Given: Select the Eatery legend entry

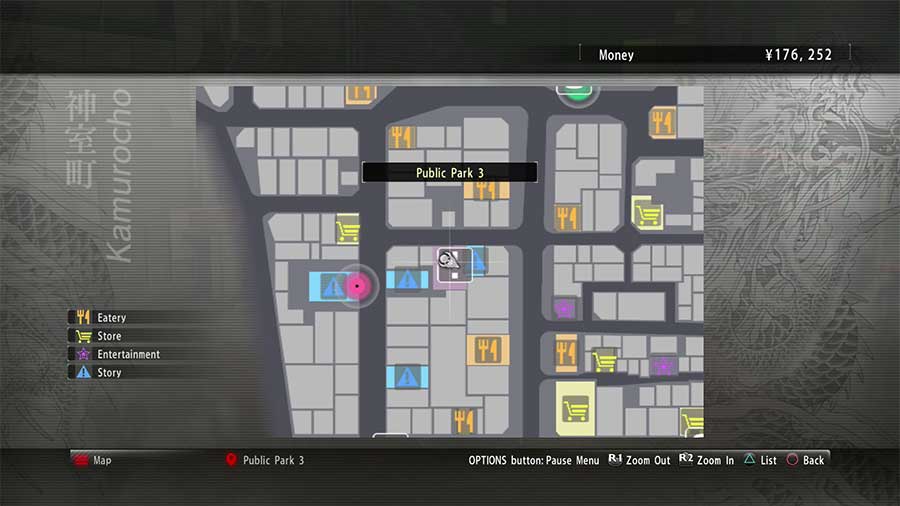Looking at the screenshot, I should click(x=110, y=318).
